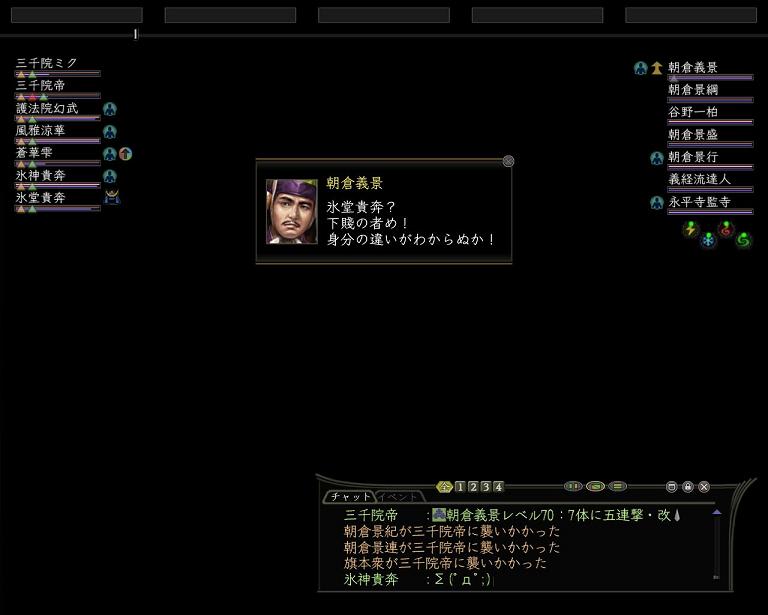768x615 pixels.
Task: Close the 朝倉義景 dialogue box
Action: coord(508,161)
